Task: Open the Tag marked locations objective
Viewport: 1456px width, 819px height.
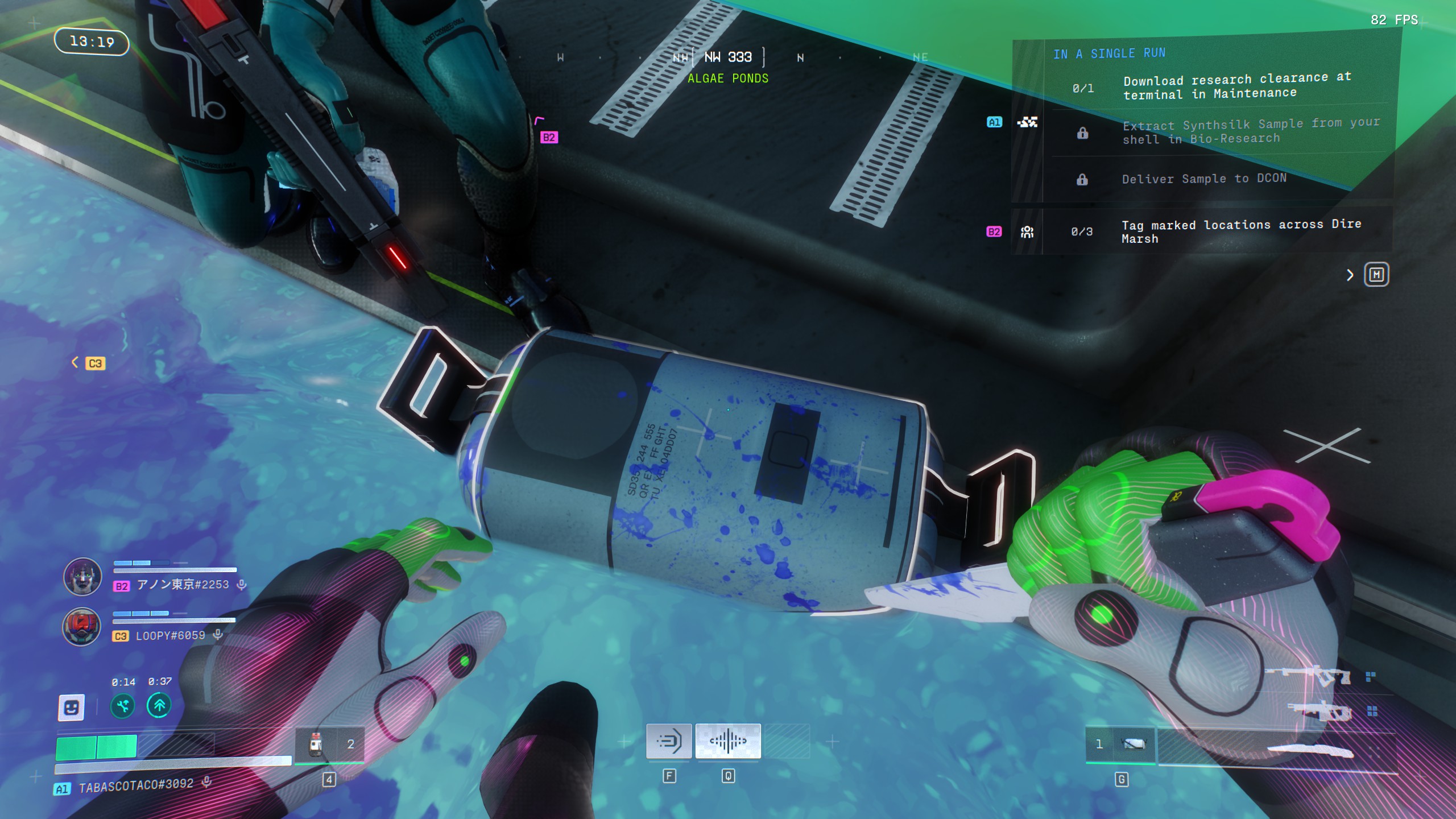Action: 1240,231
